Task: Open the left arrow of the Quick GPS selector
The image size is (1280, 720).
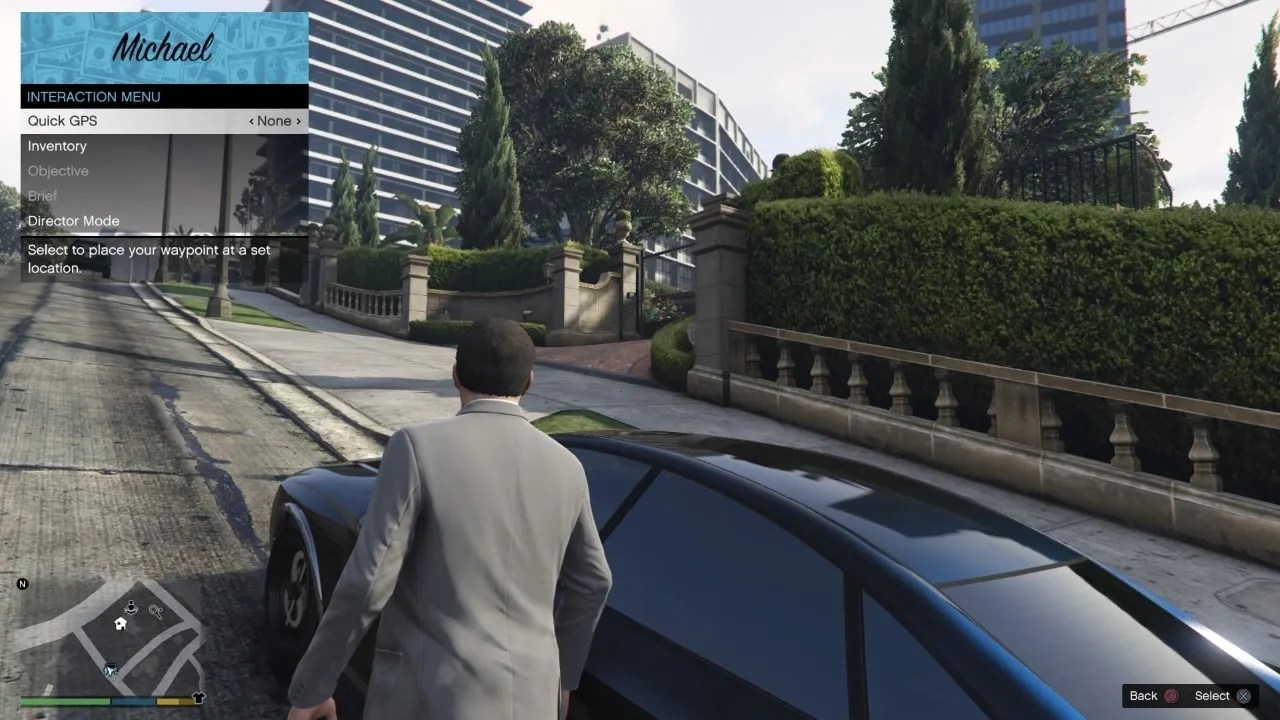Action: pos(251,120)
